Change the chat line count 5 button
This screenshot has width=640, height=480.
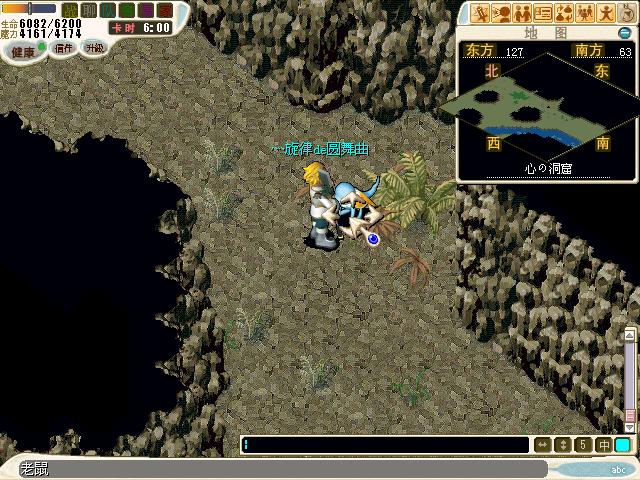[x=585, y=445]
